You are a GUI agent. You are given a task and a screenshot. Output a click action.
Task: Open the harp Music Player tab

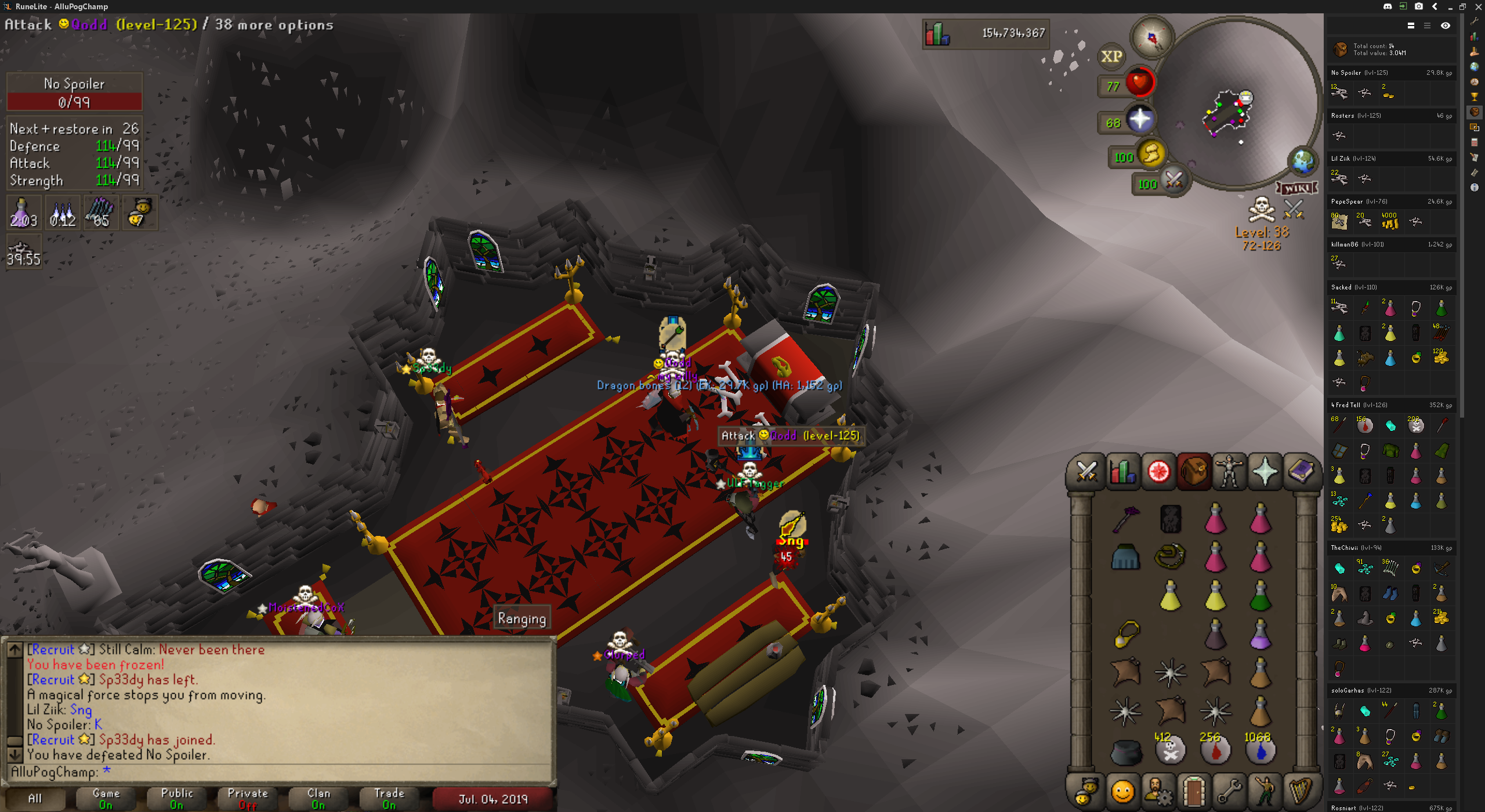(1301, 791)
